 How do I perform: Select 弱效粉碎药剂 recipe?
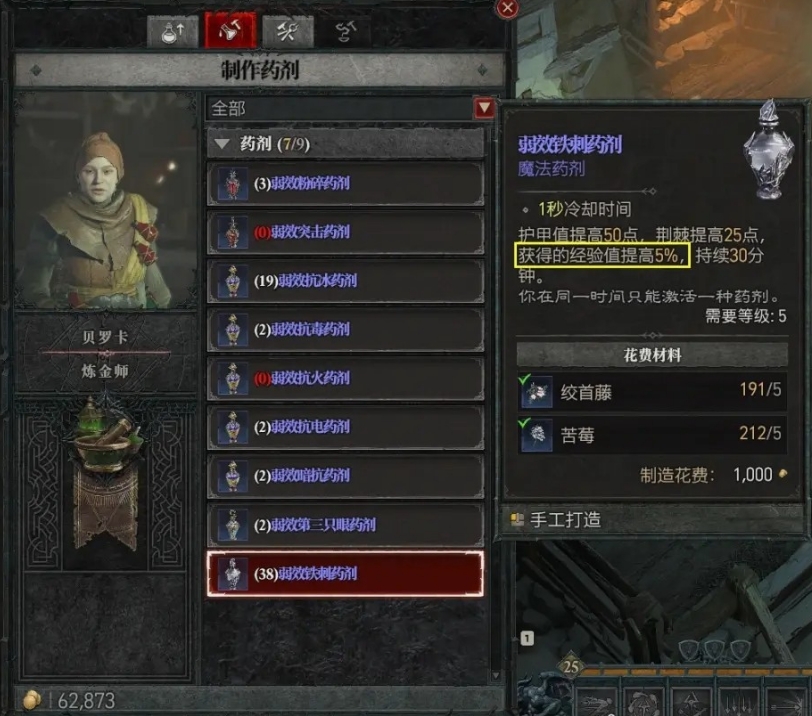pyautogui.click(x=345, y=184)
